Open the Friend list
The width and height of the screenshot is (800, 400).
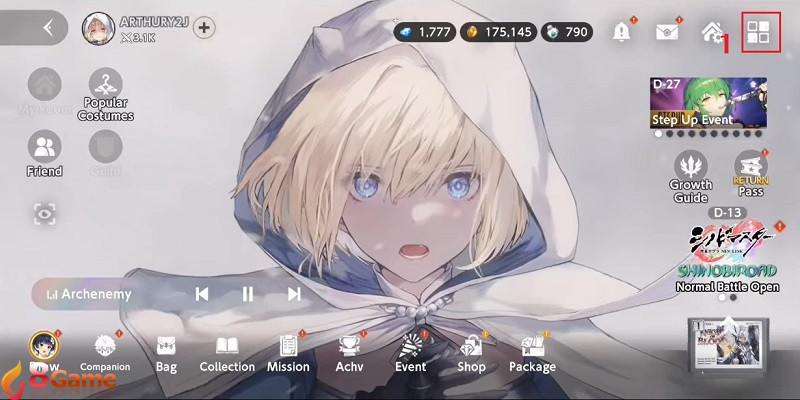click(x=44, y=154)
